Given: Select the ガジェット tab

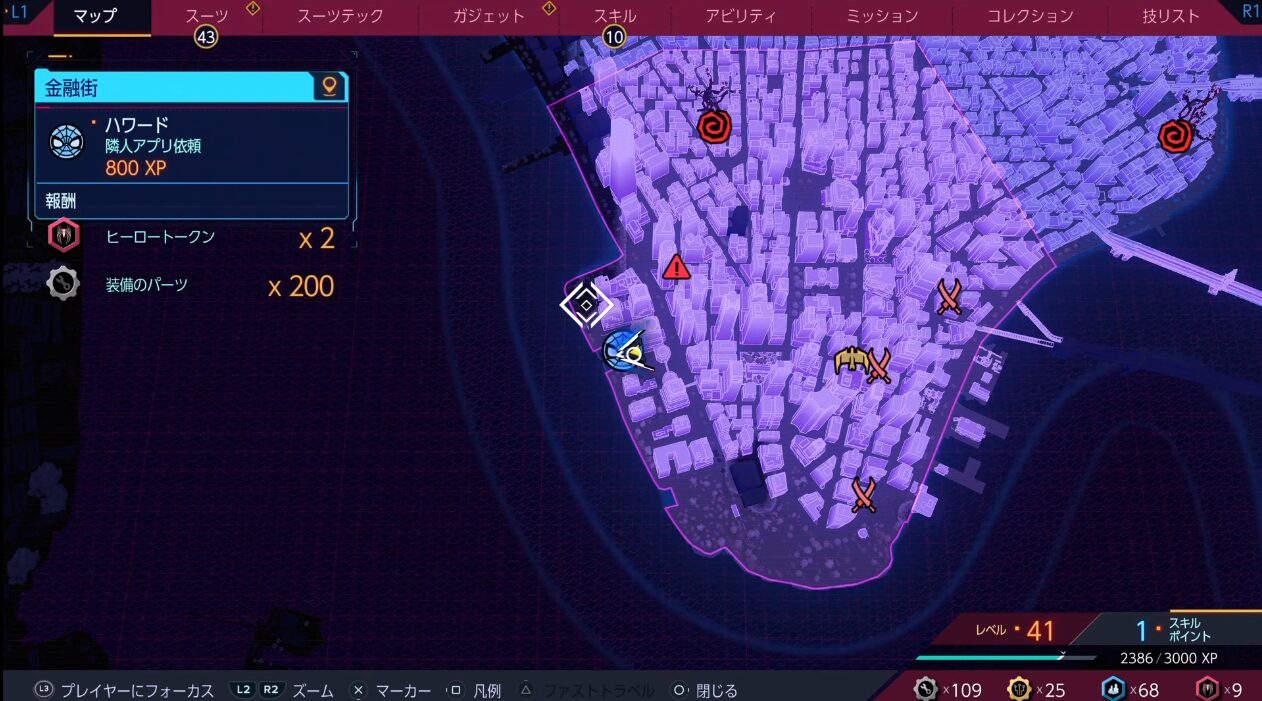Looking at the screenshot, I should (x=488, y=16).
